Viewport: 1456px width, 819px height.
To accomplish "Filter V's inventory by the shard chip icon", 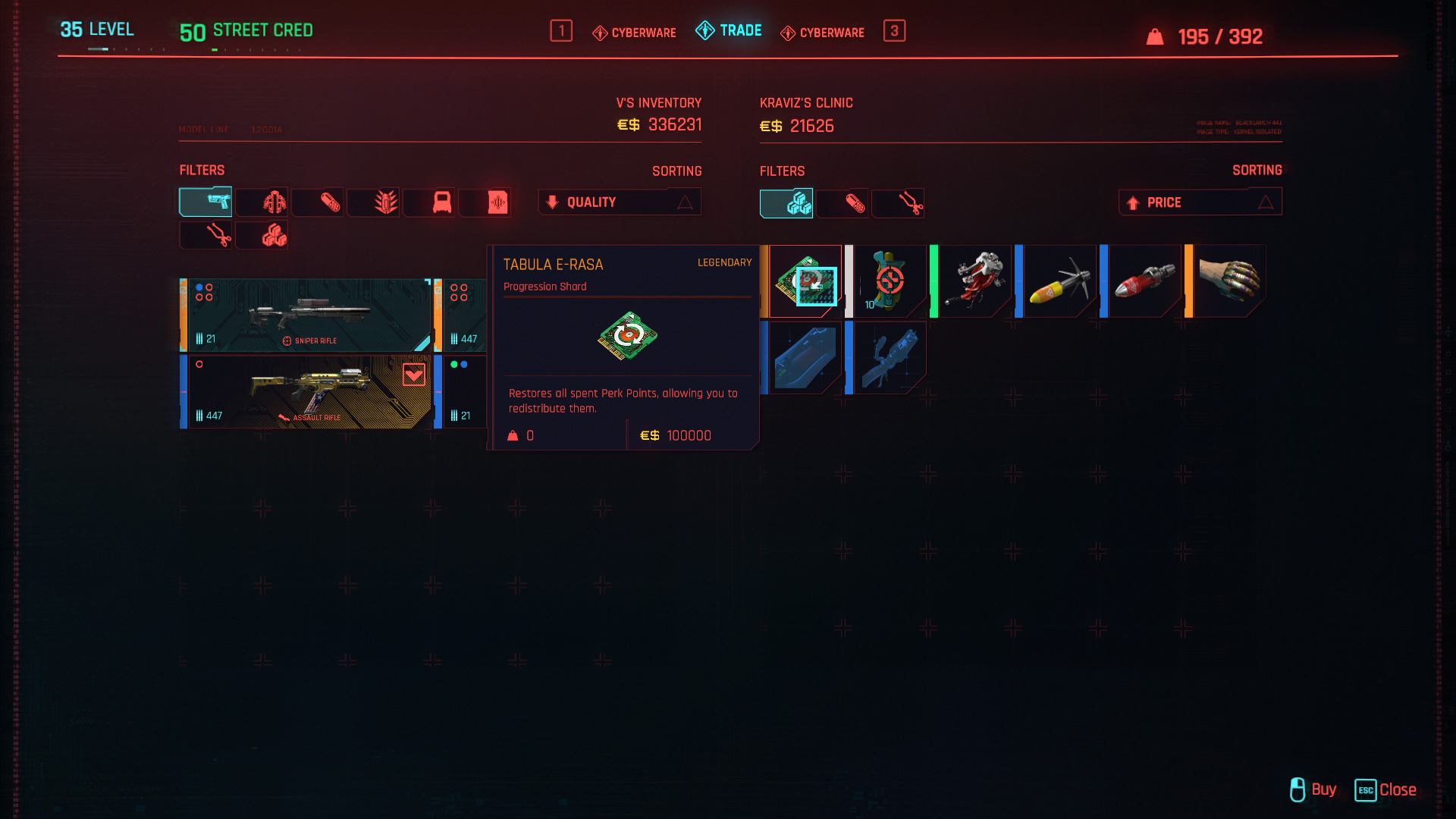I will pos(485,202).
